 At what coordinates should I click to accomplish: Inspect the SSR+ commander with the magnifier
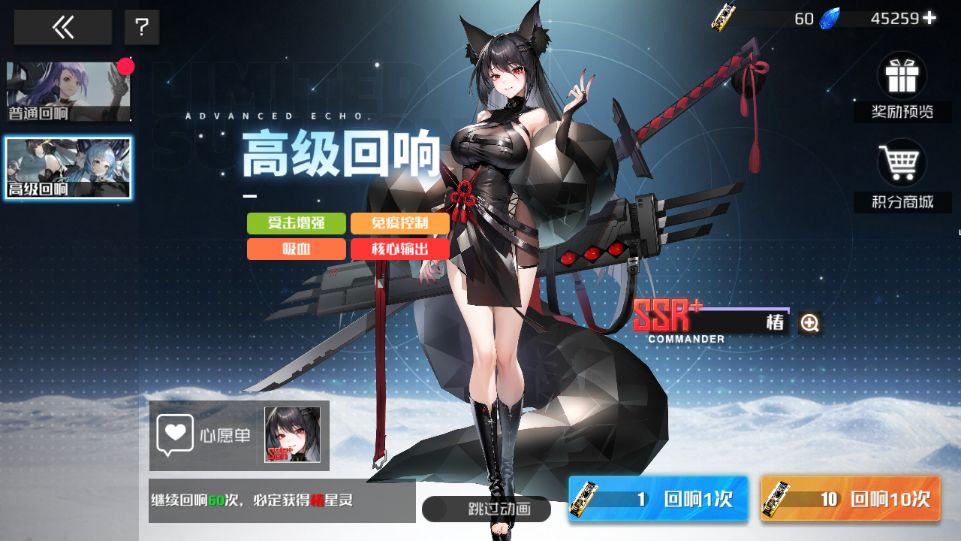(810, 323)
